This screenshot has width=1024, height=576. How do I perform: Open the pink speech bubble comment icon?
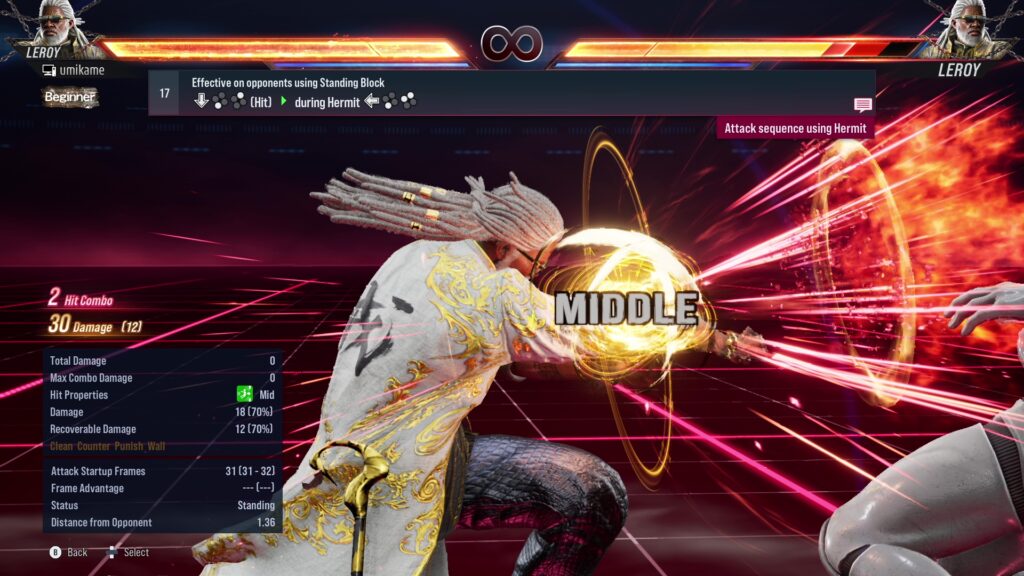(862, 104)
